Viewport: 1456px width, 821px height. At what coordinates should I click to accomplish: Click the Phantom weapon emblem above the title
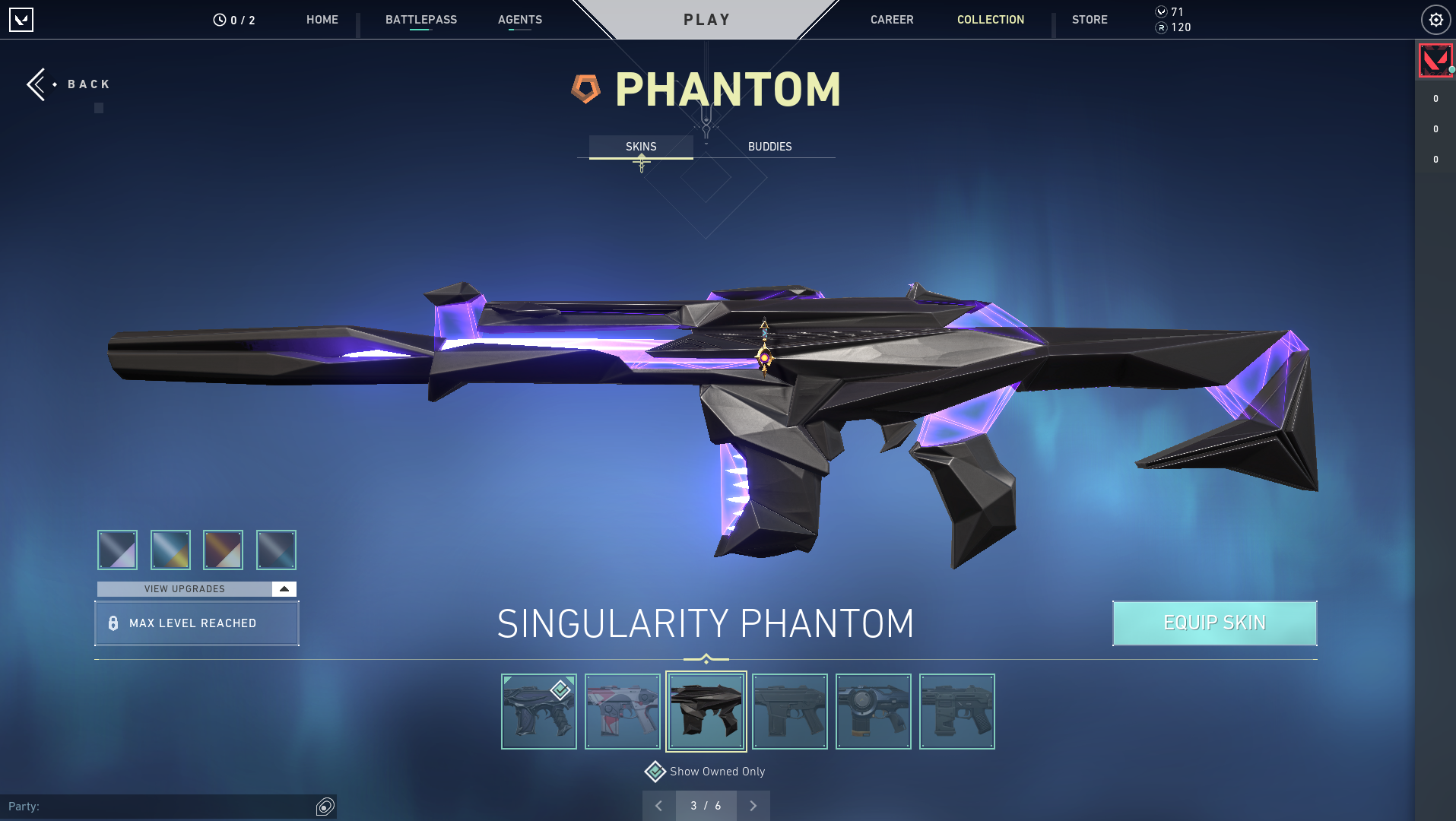(585, 87)
